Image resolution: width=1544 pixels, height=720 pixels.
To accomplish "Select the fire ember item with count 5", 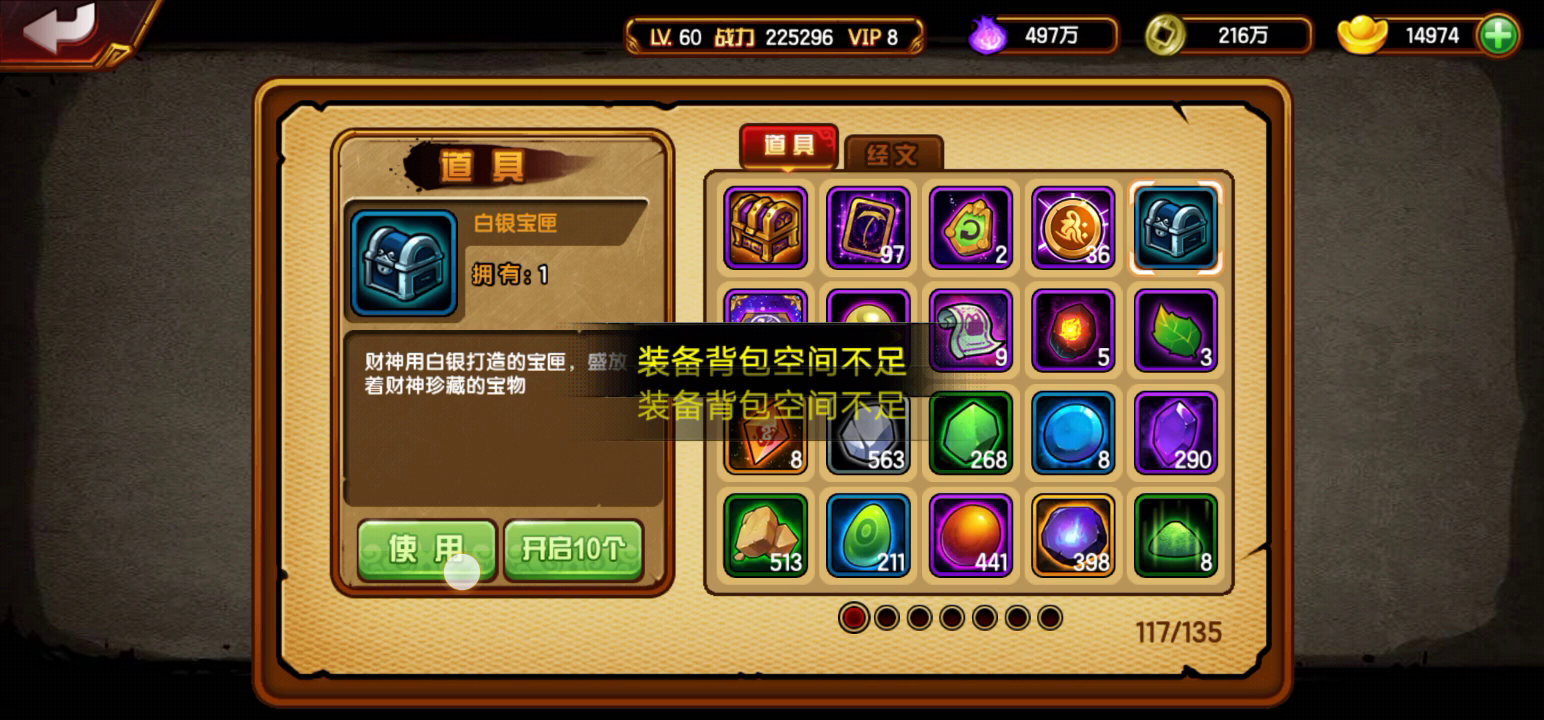I will [x=1073, y=332].
